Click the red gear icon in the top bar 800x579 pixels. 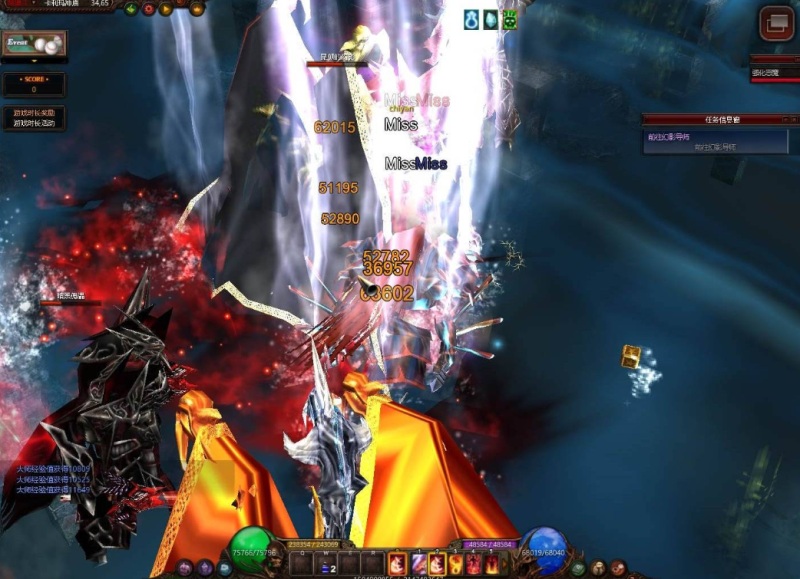[x=149, y=9]
